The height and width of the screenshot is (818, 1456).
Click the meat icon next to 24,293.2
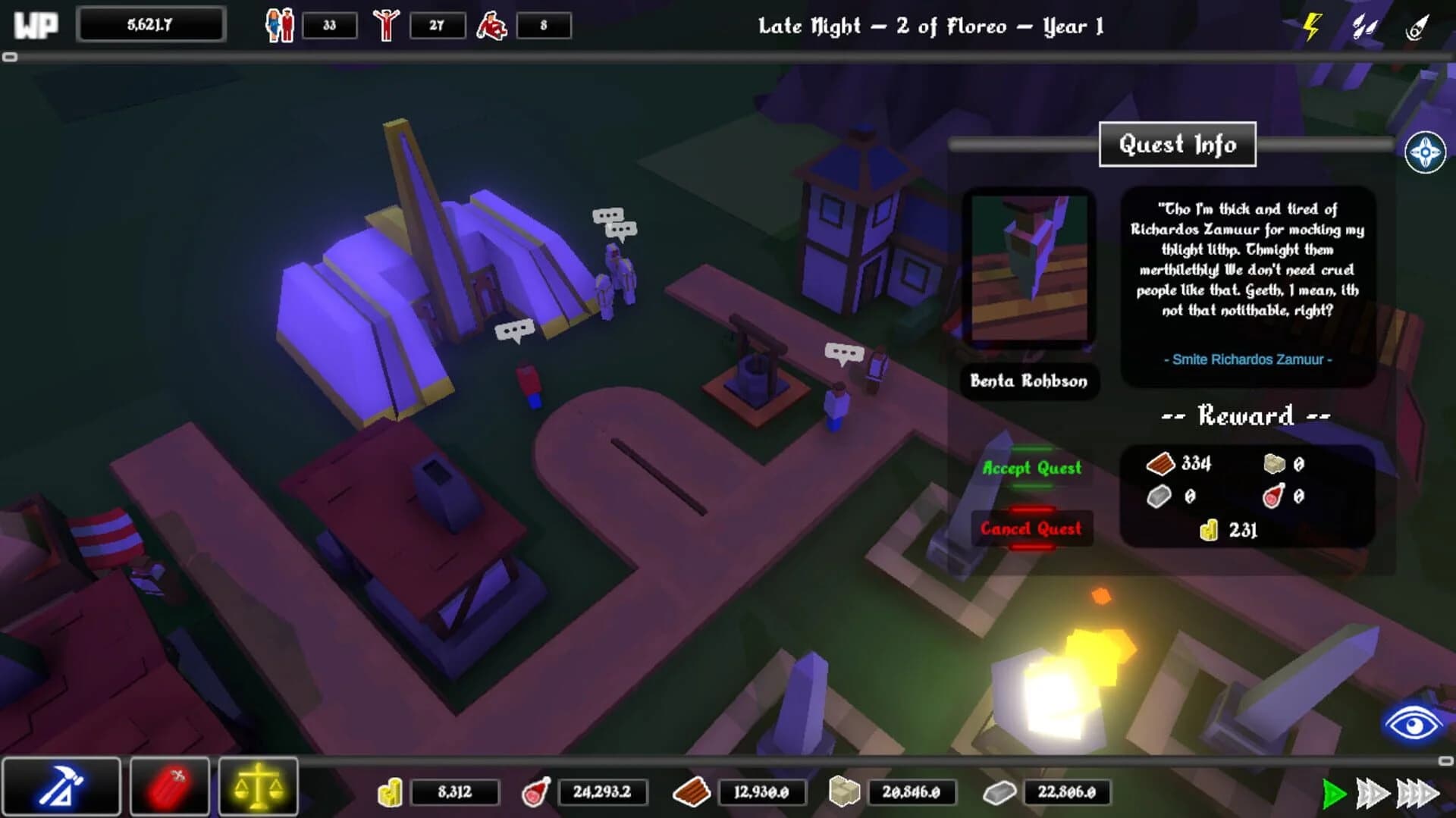[533, 792]
